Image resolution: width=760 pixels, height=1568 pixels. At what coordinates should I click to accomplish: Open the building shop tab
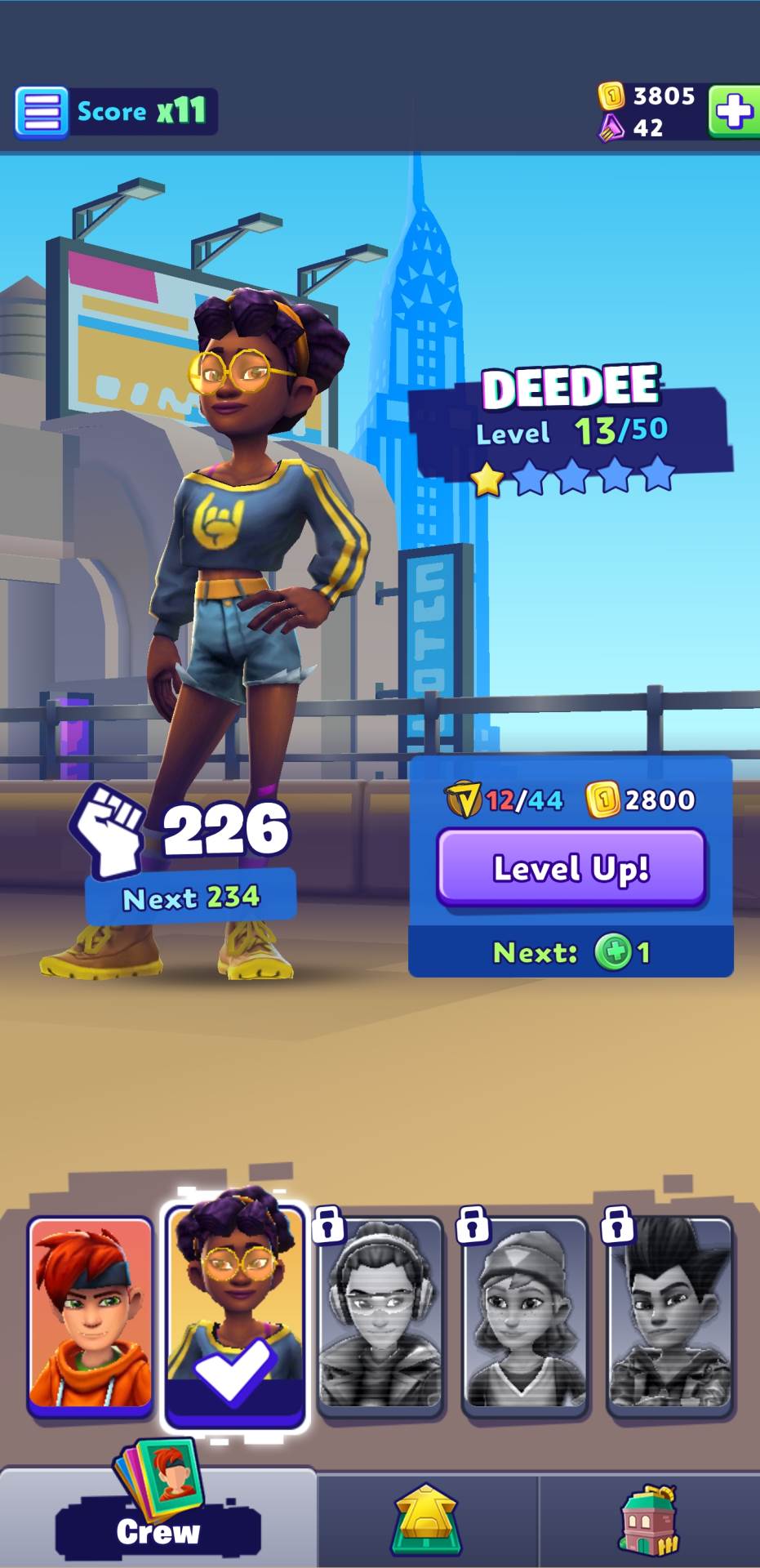point(650,1521)
